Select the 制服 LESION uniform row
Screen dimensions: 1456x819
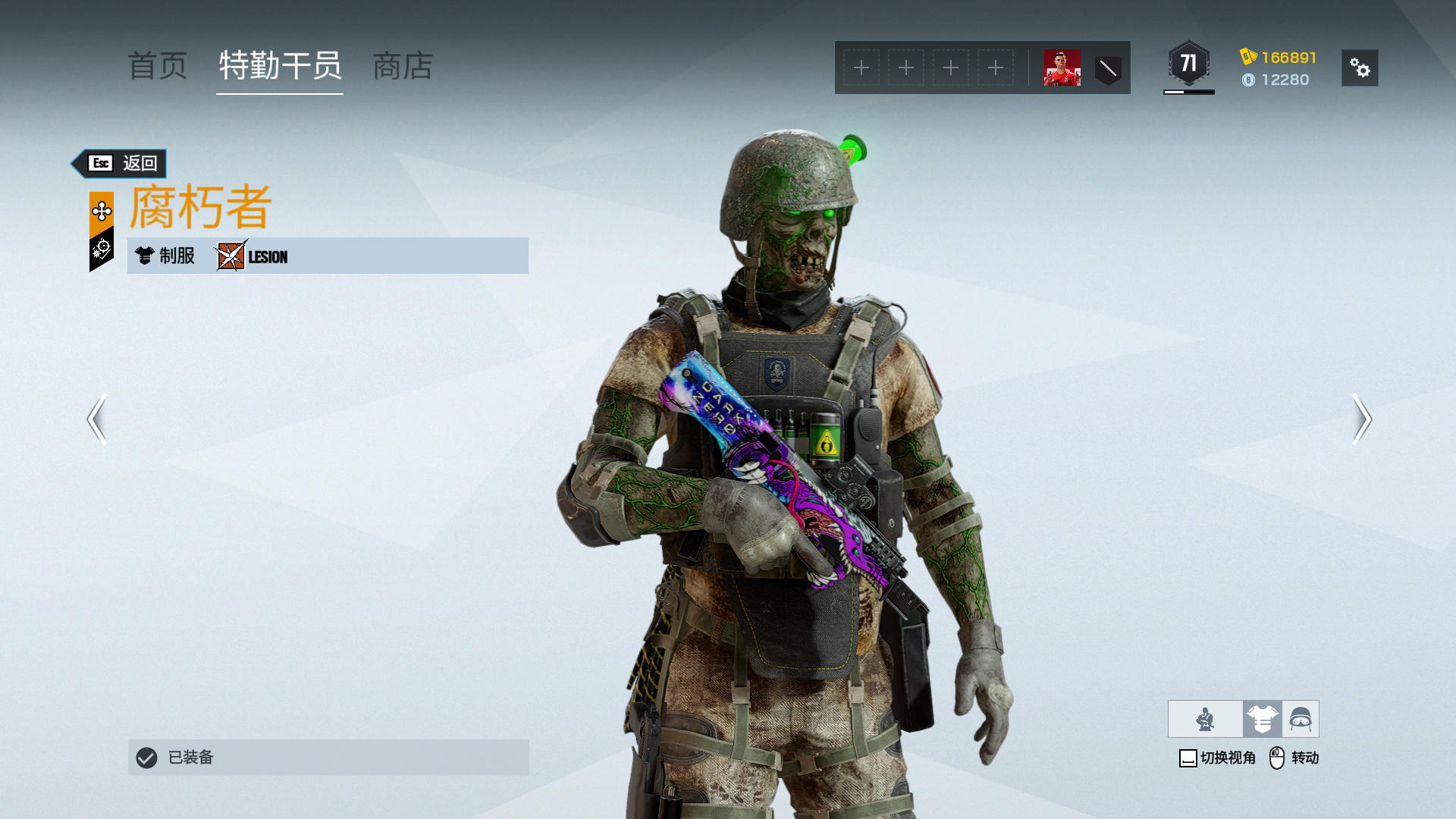tap(328, 256)
